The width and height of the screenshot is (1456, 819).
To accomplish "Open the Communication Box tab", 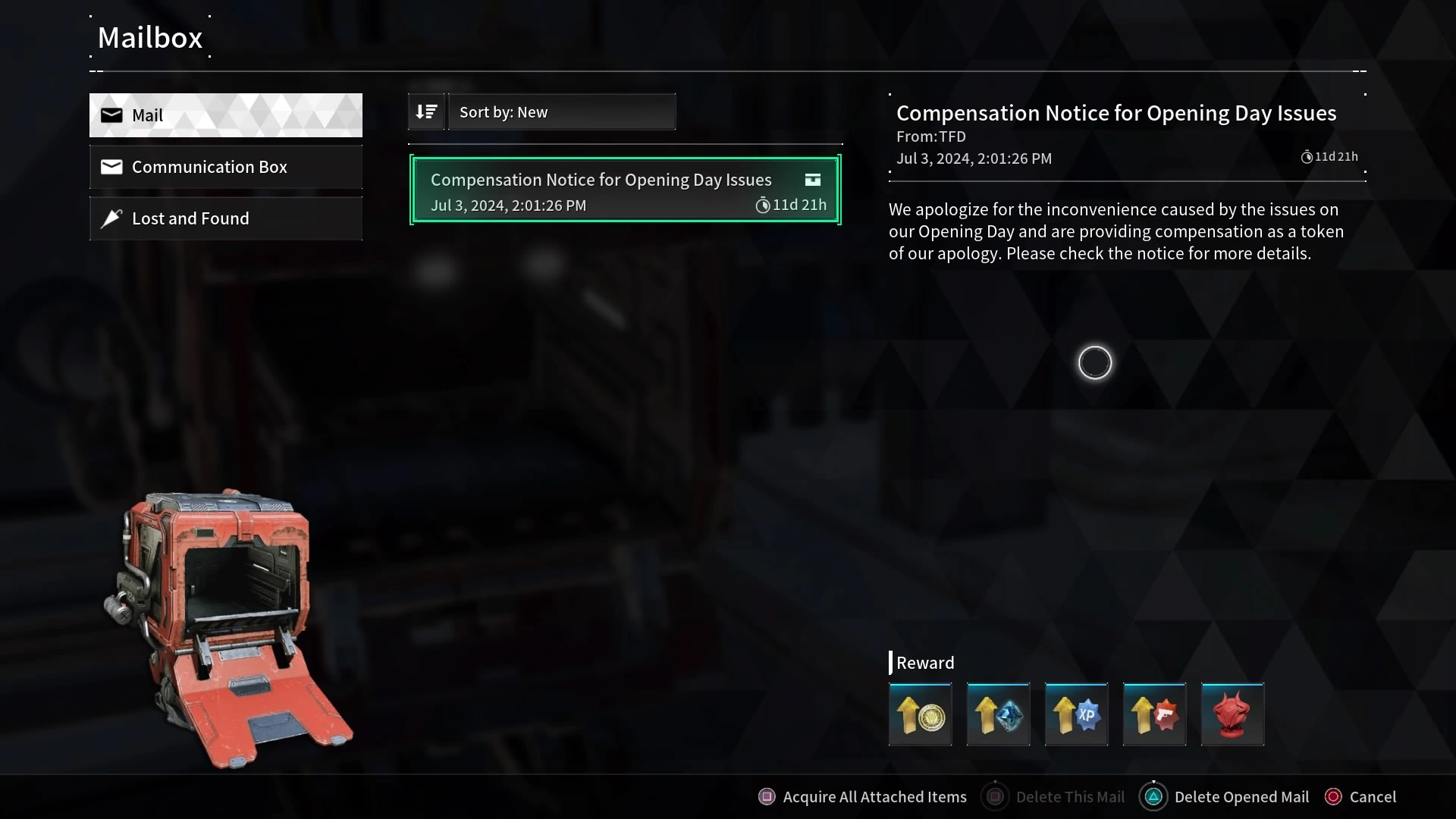I will click(225, 167).
